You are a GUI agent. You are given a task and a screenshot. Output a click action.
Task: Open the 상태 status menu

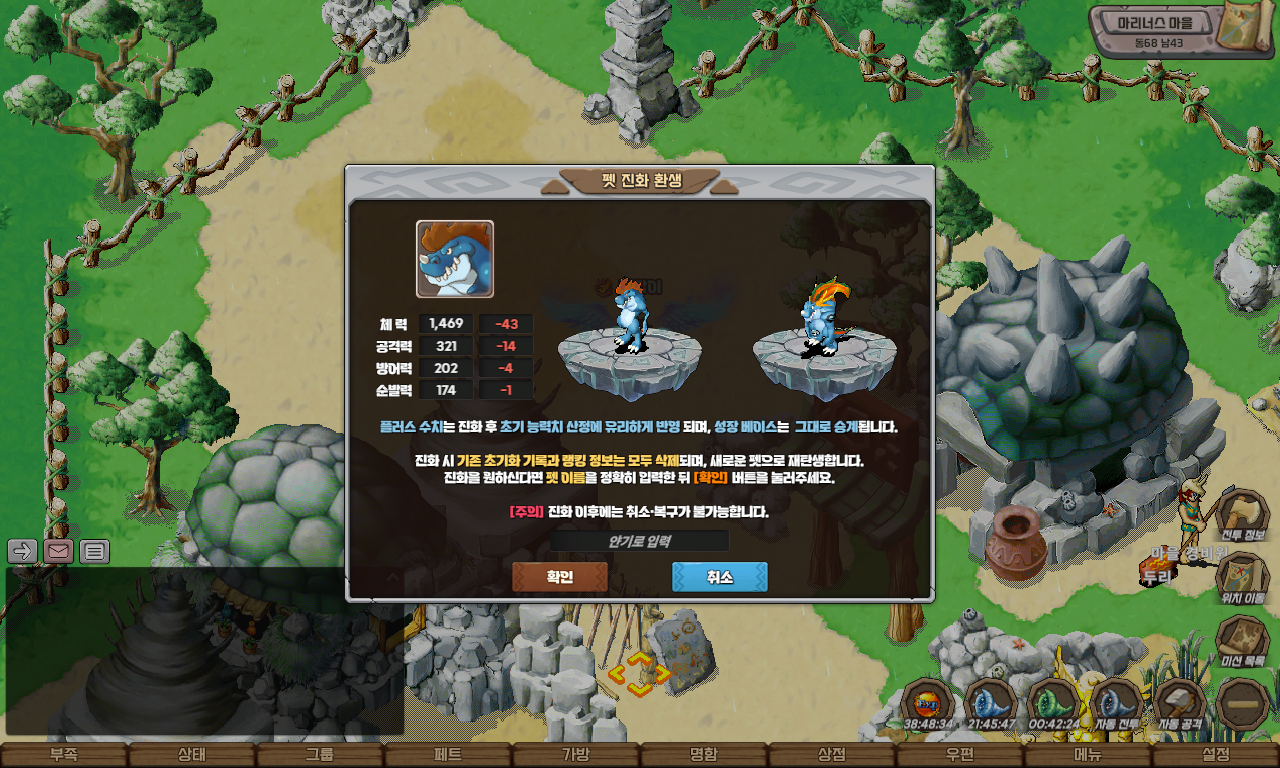(192, 755)
